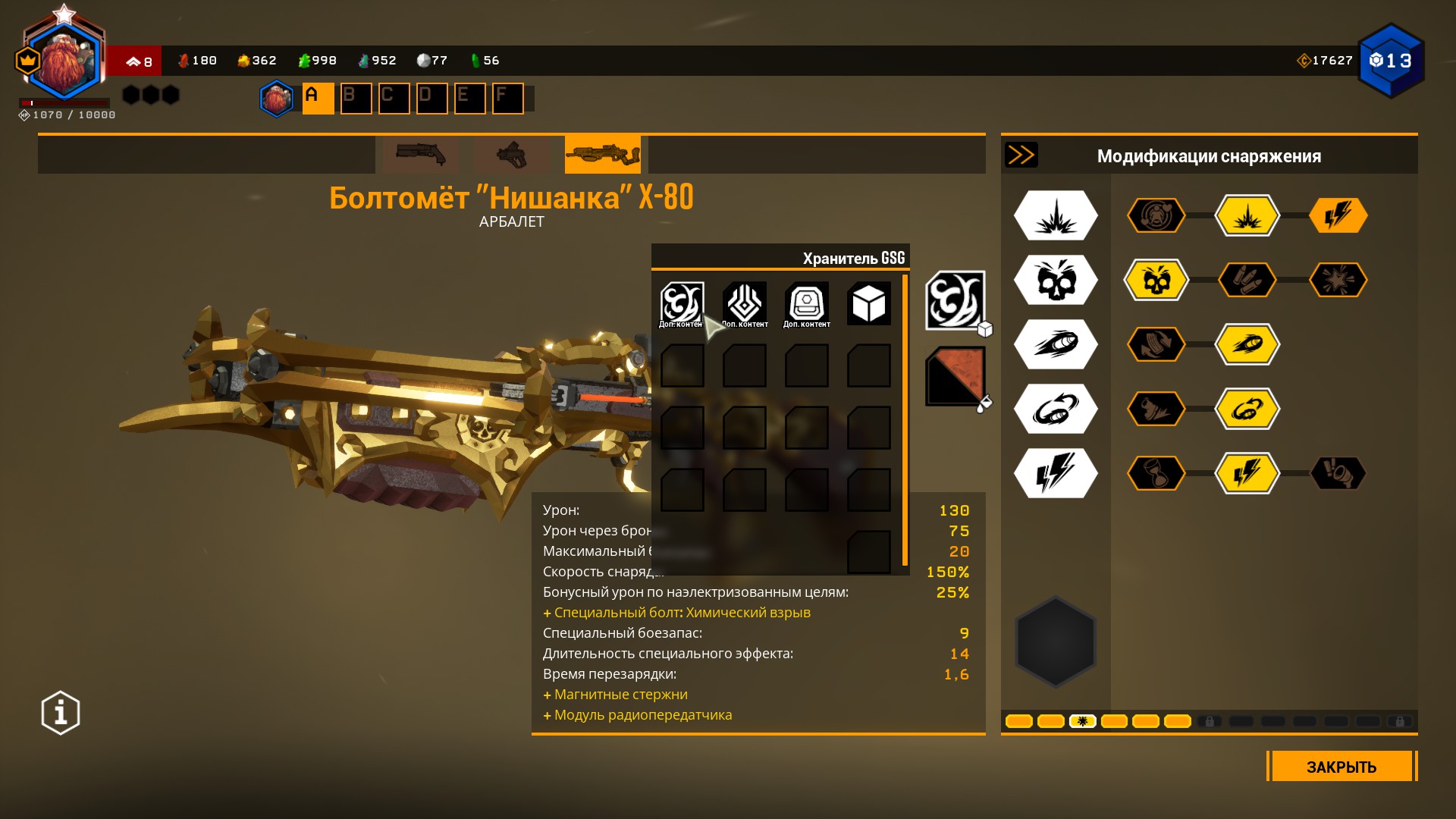Open the information icon
Viewport: 1456px width, 819px height.
[x=61, y=713]
